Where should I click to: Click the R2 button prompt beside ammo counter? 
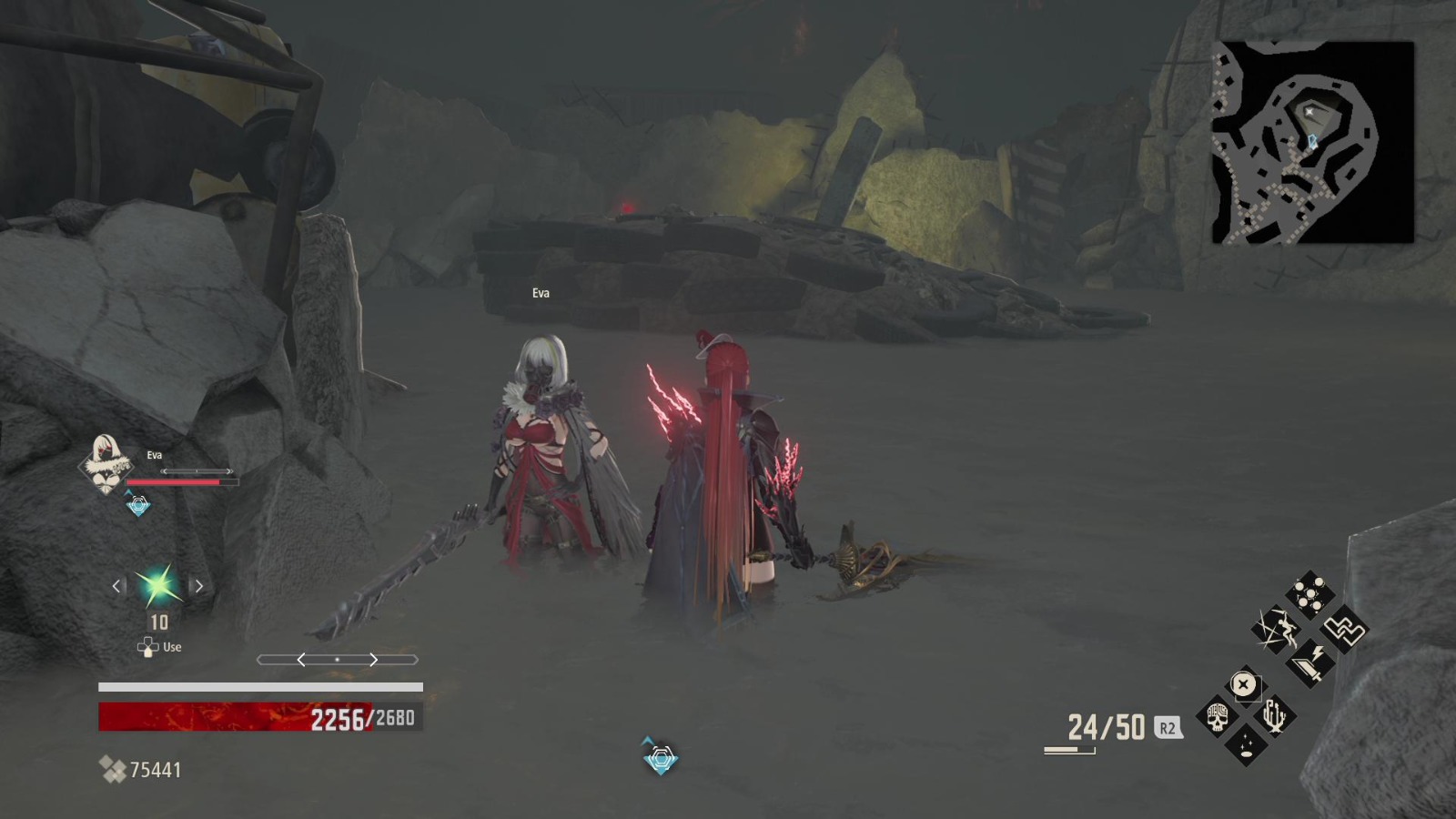coord(1169,727)
